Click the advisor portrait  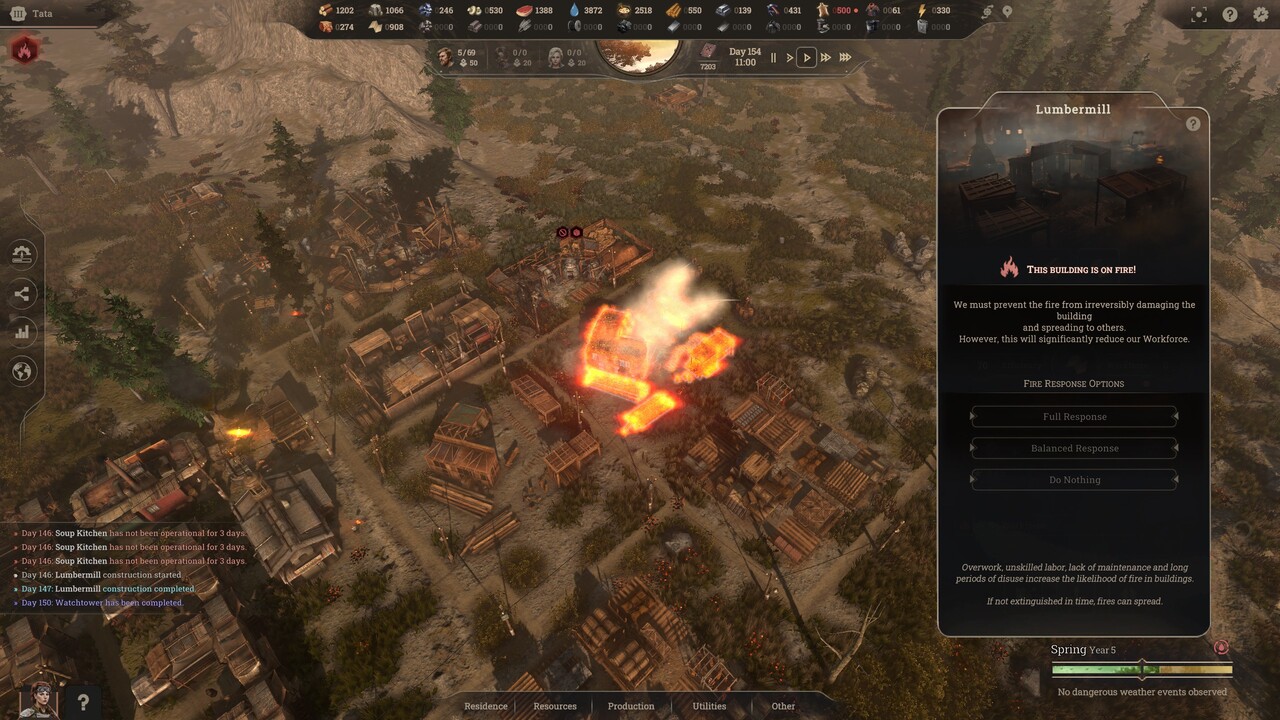point(38,699)
